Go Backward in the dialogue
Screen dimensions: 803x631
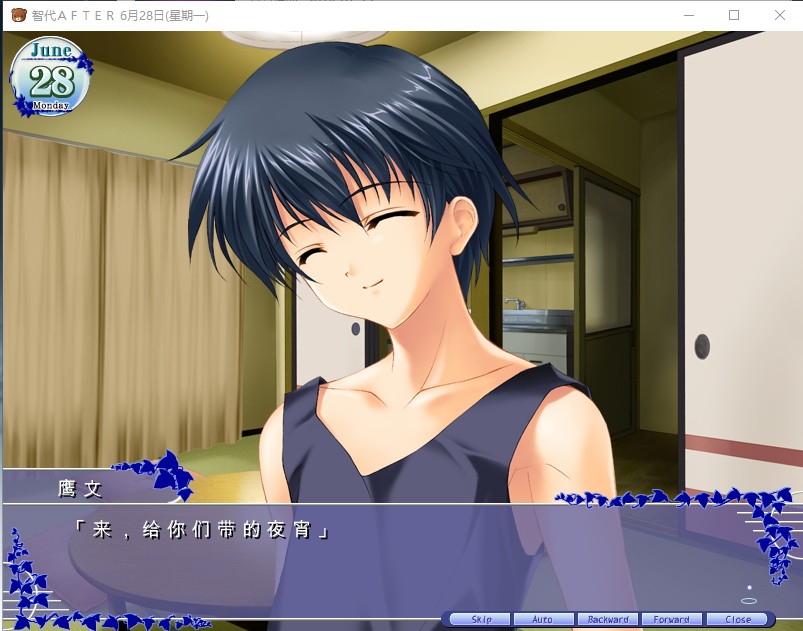(x=608, y=620)
